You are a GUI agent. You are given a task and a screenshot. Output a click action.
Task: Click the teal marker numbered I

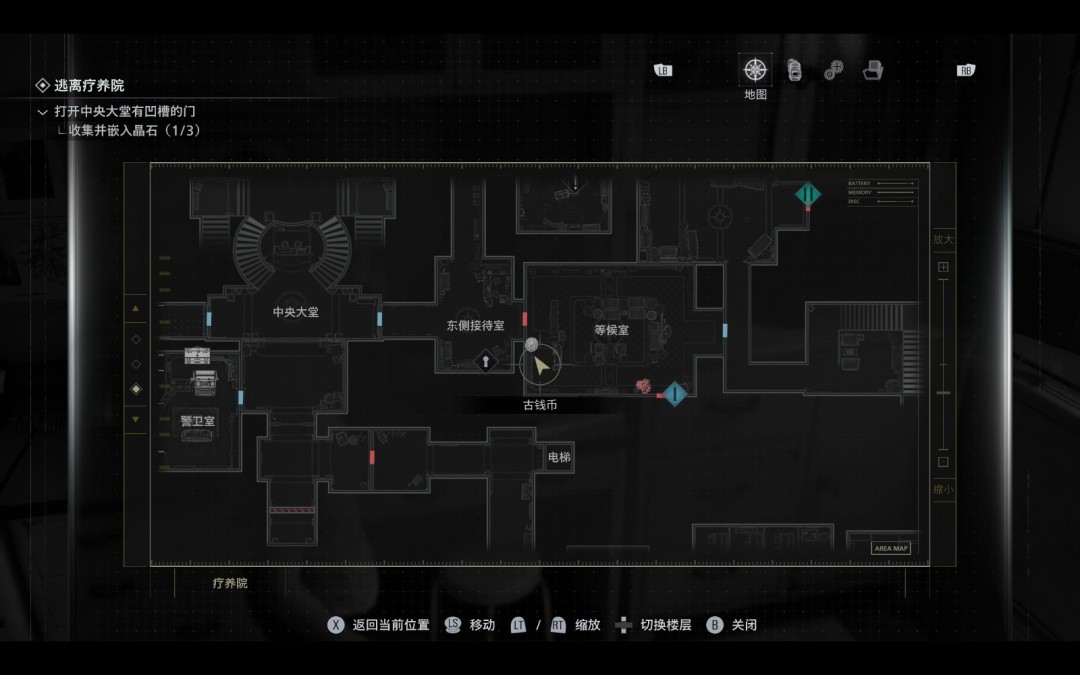(x=676, y=394)
